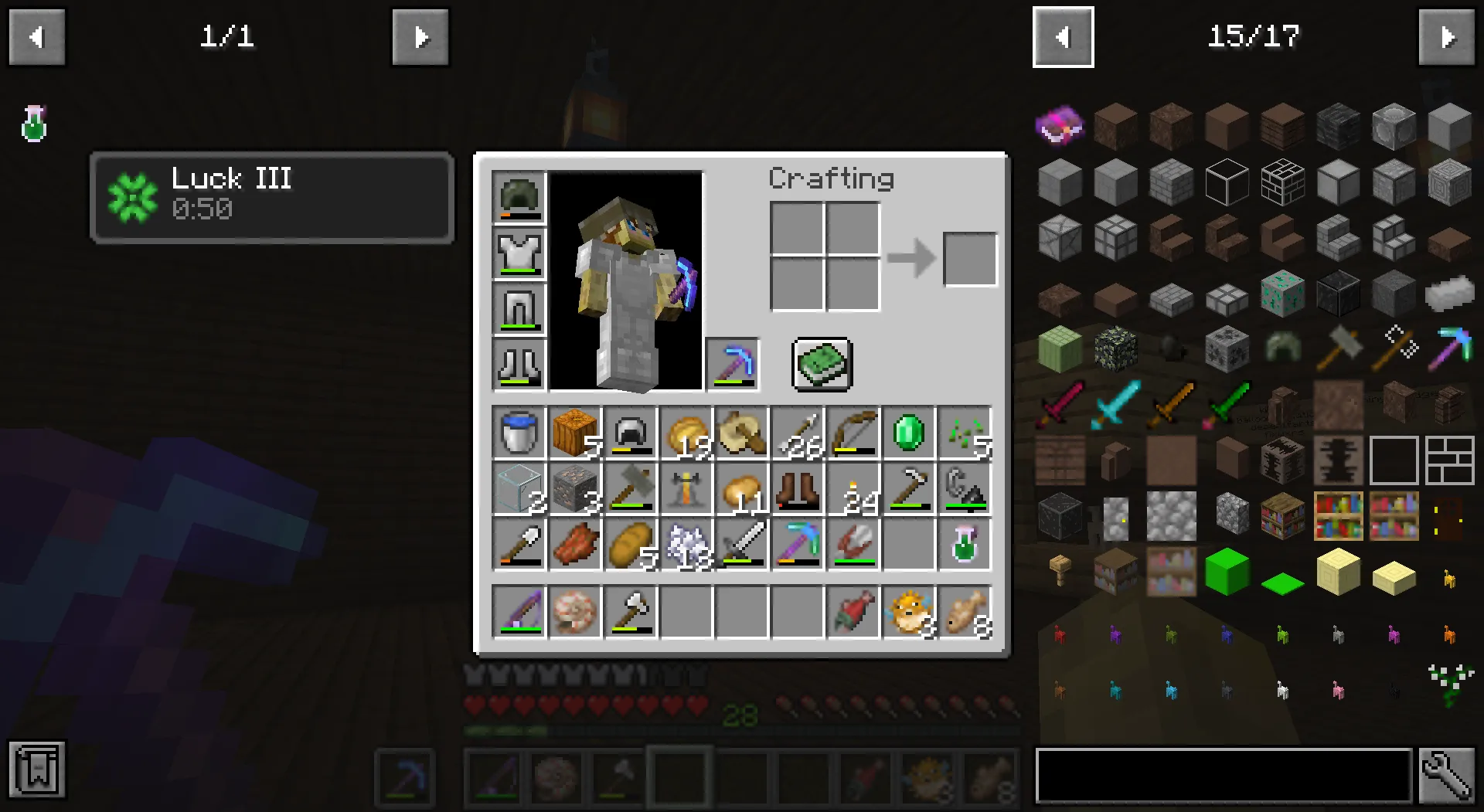Select the water bucket in the inventory
The image size is (1484, 812).
click(519, 433)
